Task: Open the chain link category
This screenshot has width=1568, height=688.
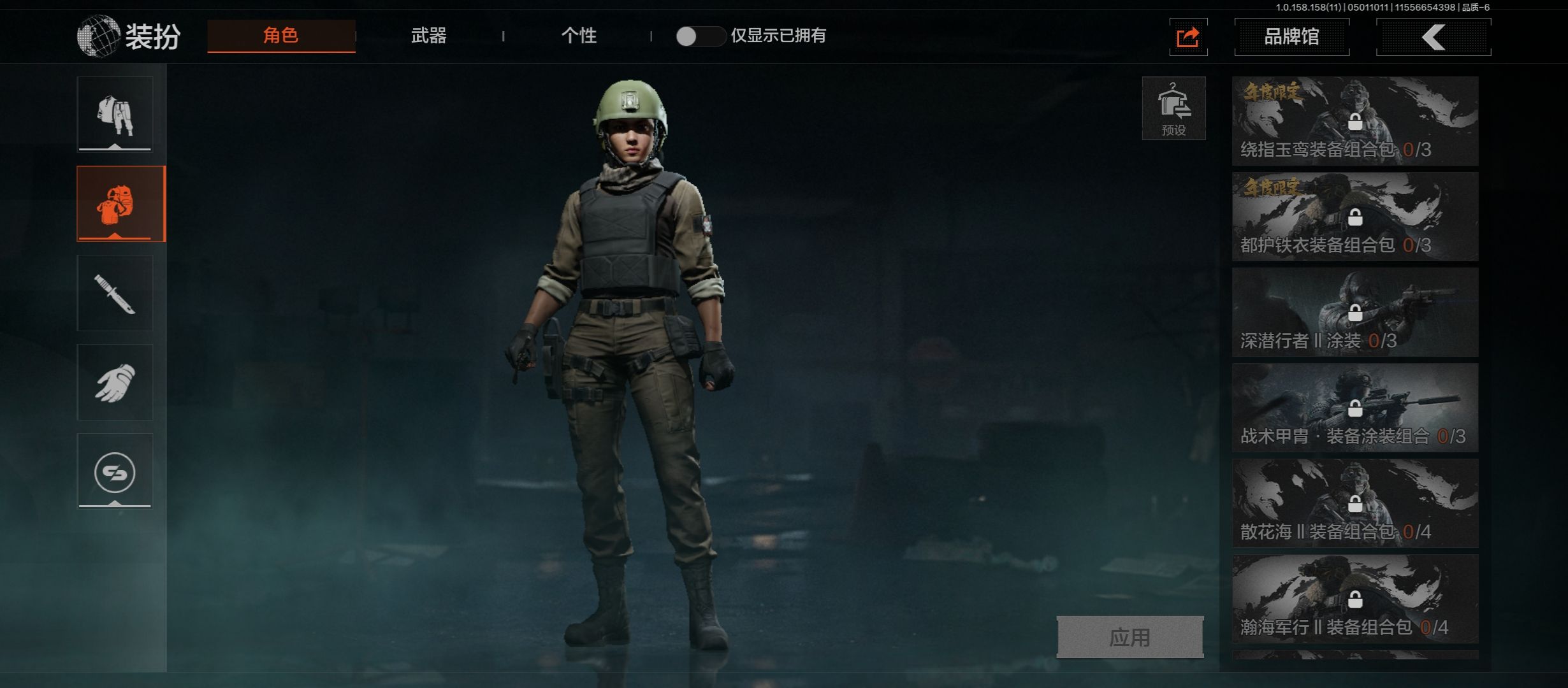Action: 115,472
